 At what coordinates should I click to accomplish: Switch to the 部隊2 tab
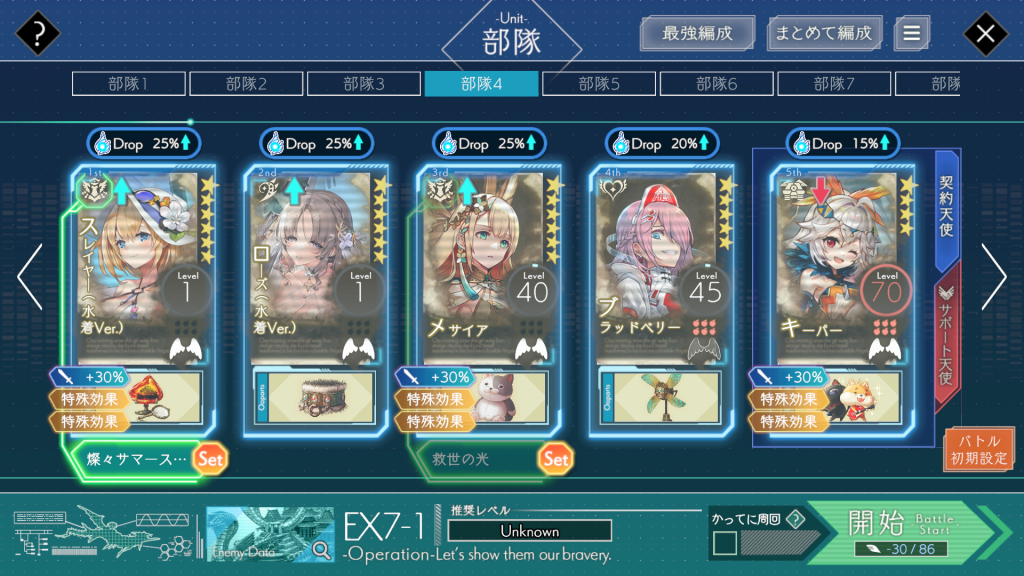pos(246,84)
